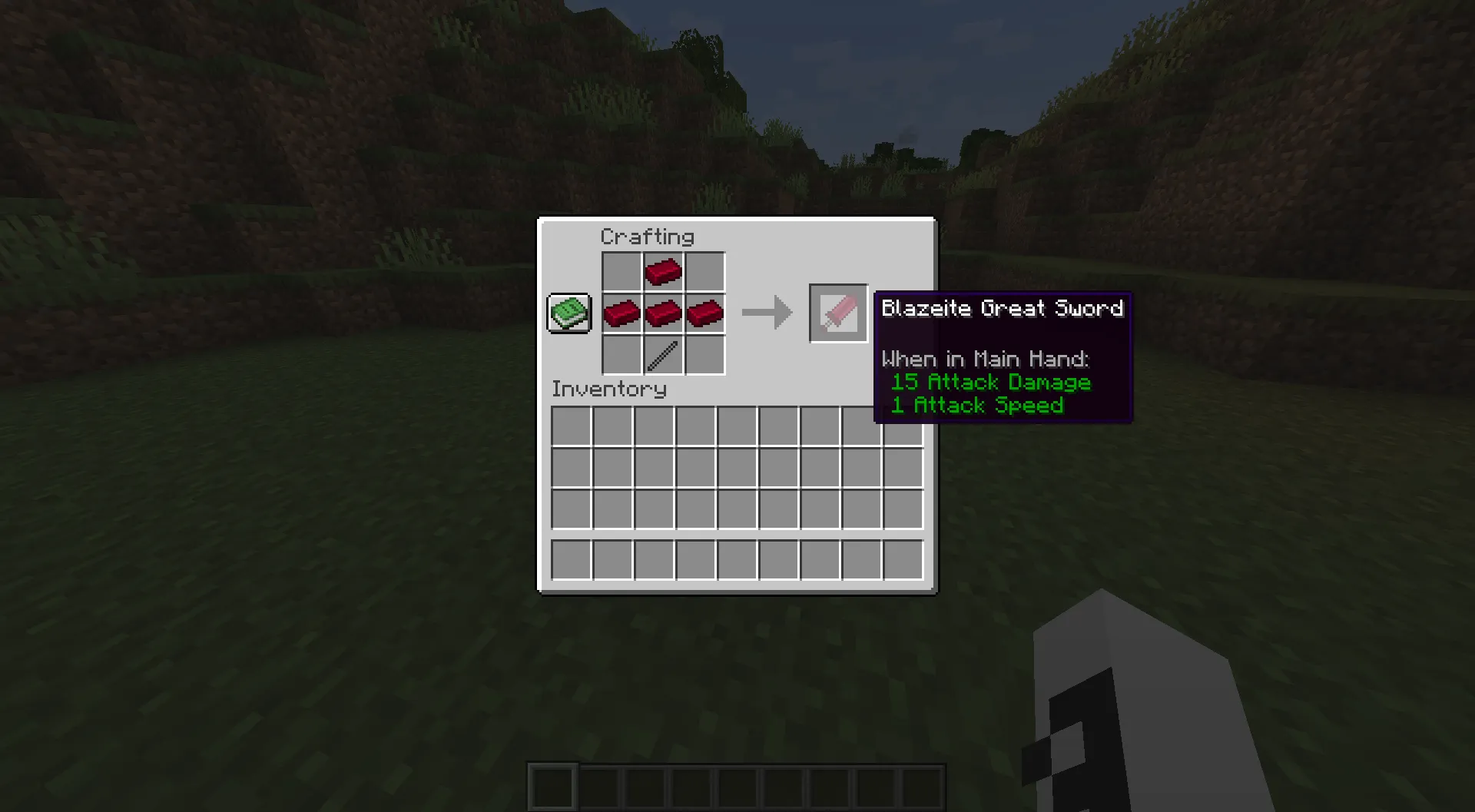
Task: Click the empty top-left crafting slot
Action: click(622, 271)
